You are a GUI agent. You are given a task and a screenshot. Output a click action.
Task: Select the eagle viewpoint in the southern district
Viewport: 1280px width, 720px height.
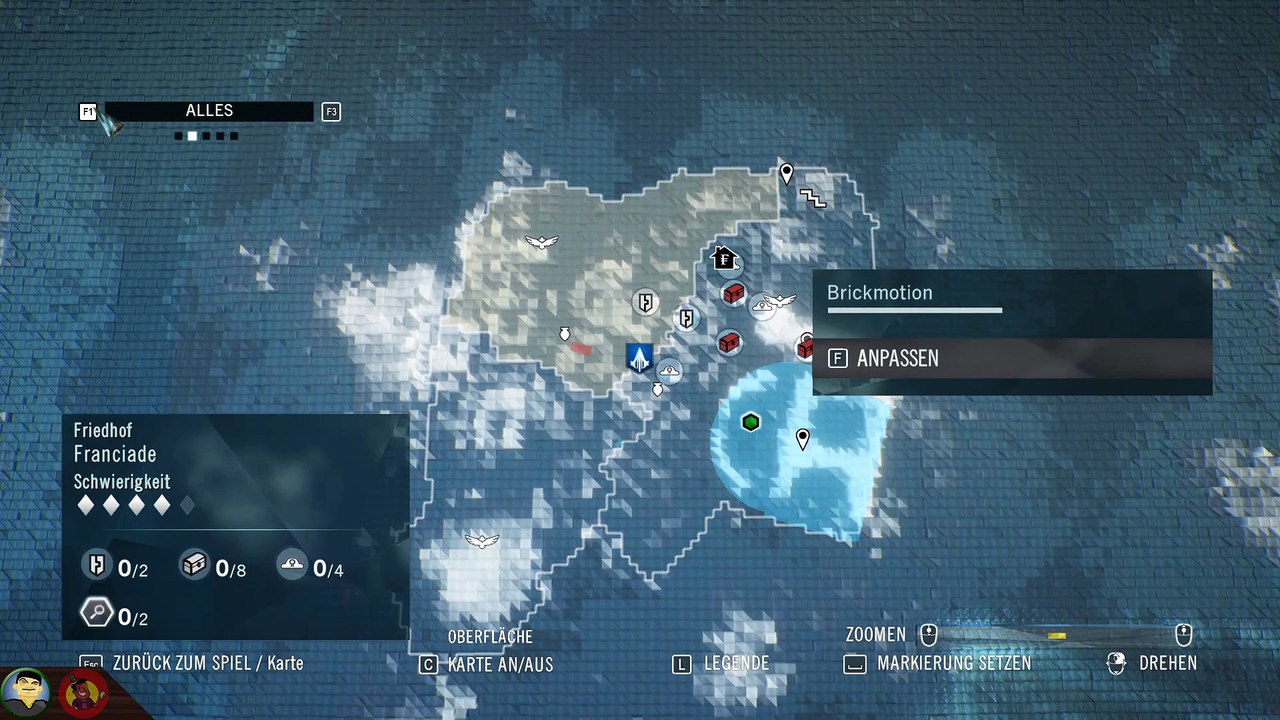(x=482, y=541)
